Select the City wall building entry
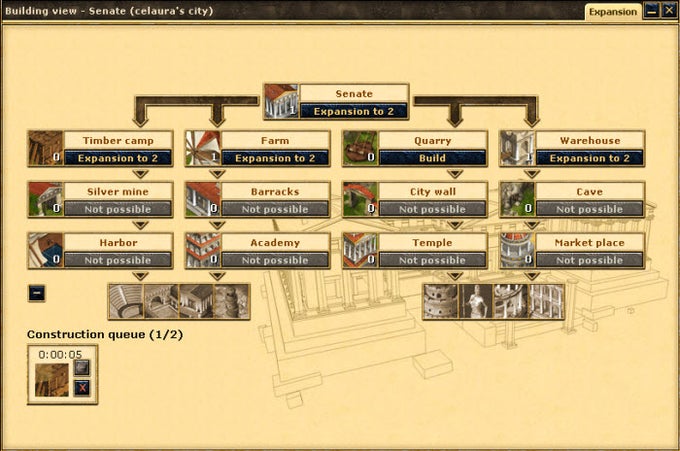The height and width of the screenshot is (451, 680). [x=432, y=191]
